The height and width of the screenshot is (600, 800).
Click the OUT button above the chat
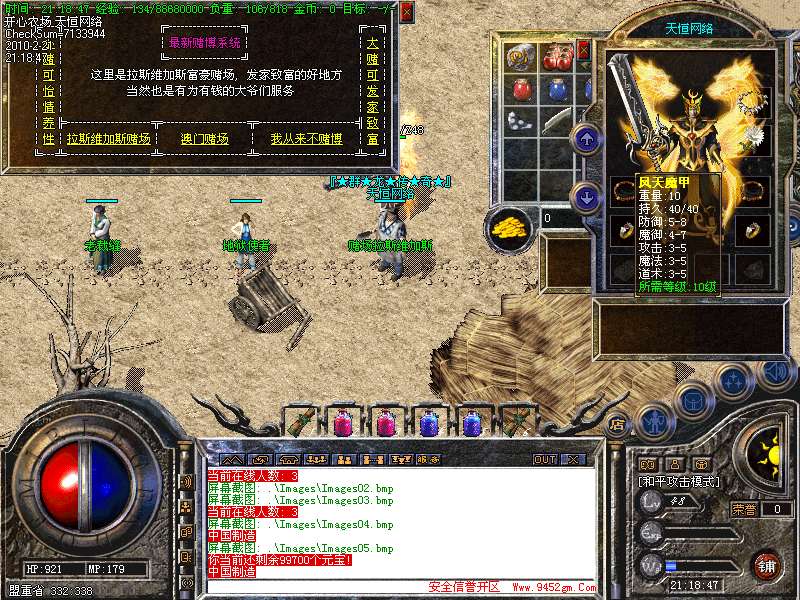(544, 459)
